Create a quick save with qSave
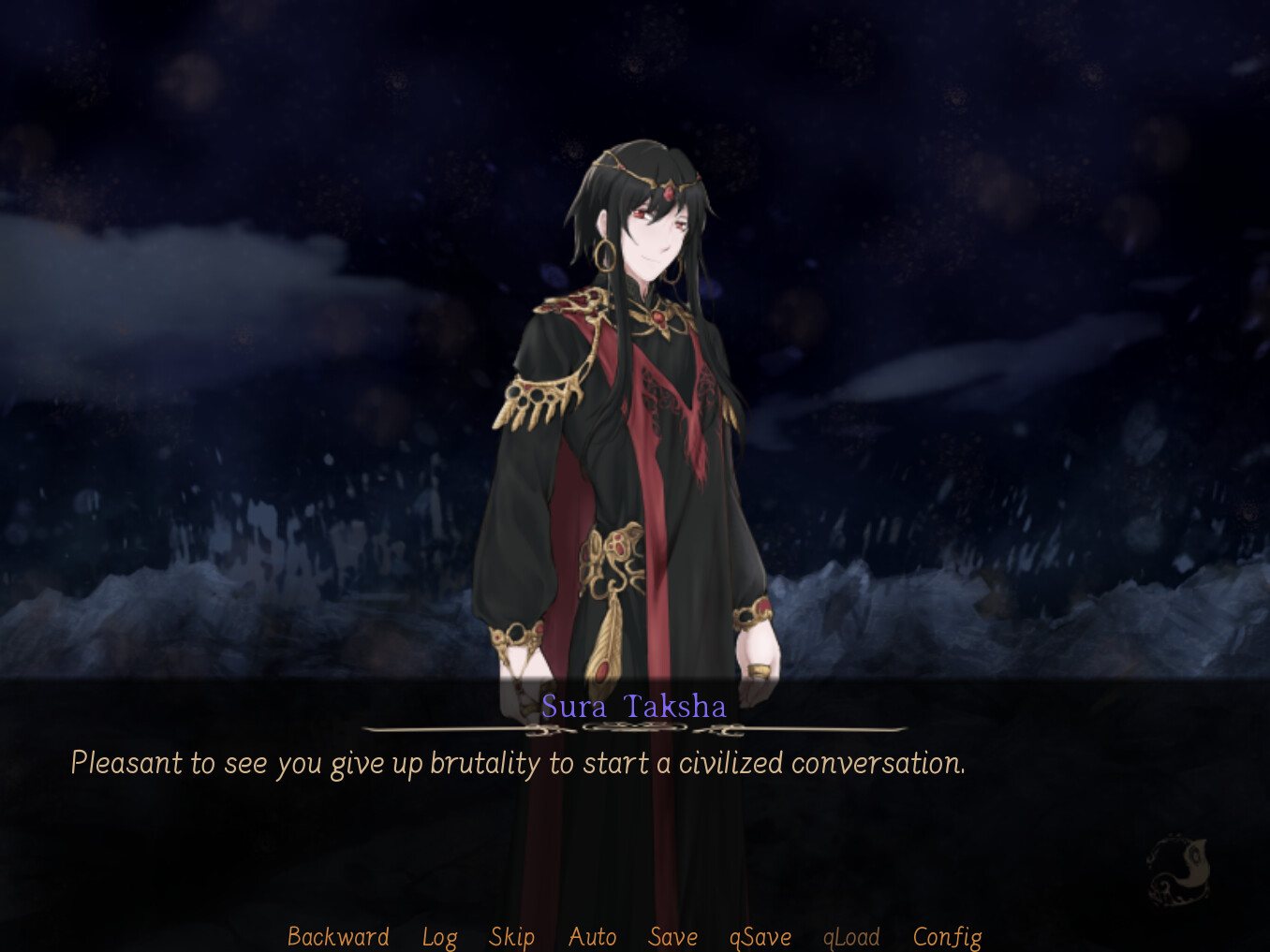This screenshot has width=1270, height=952. 760,936
